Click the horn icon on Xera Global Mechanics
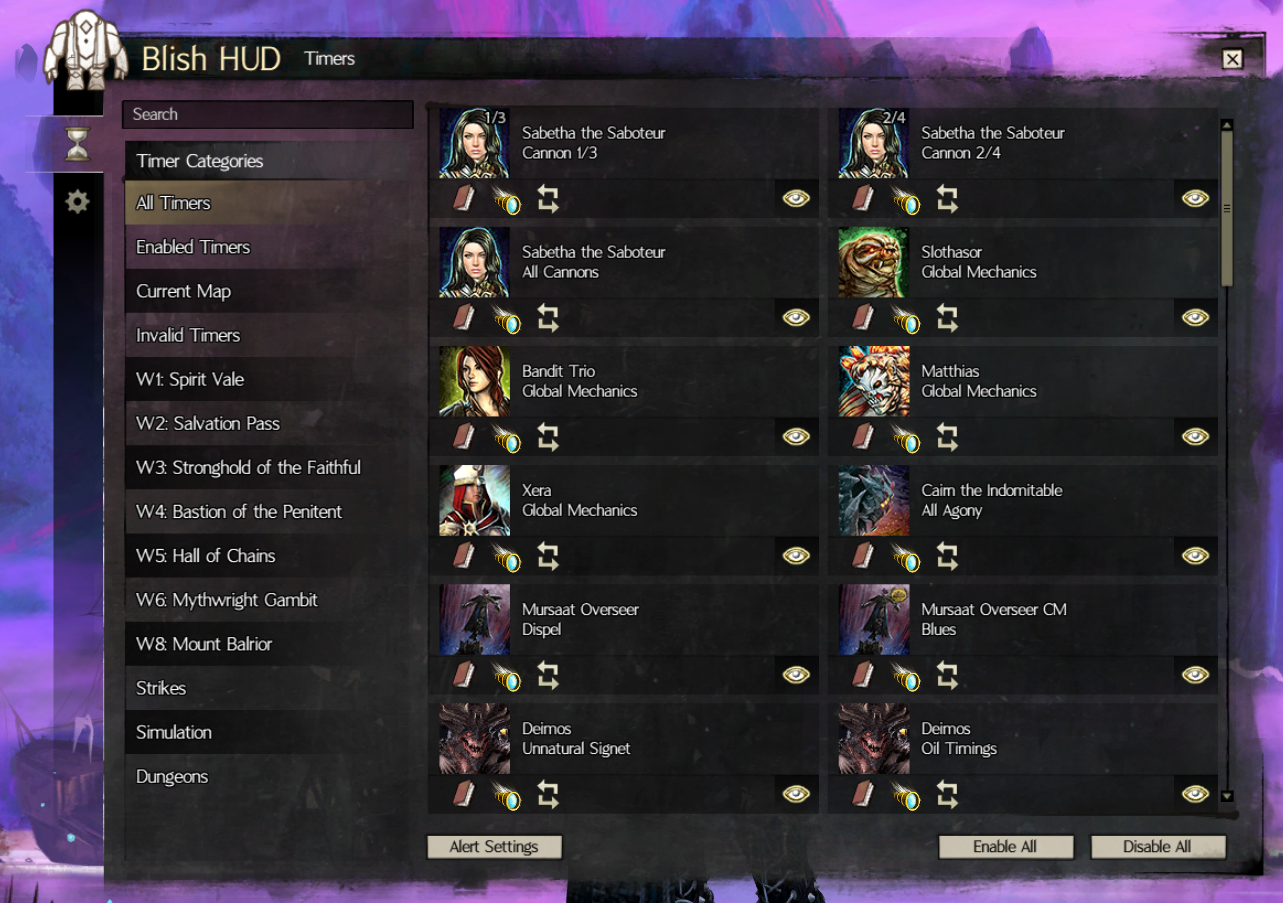Screen dimensions: 1283x903 click(507, 555)
